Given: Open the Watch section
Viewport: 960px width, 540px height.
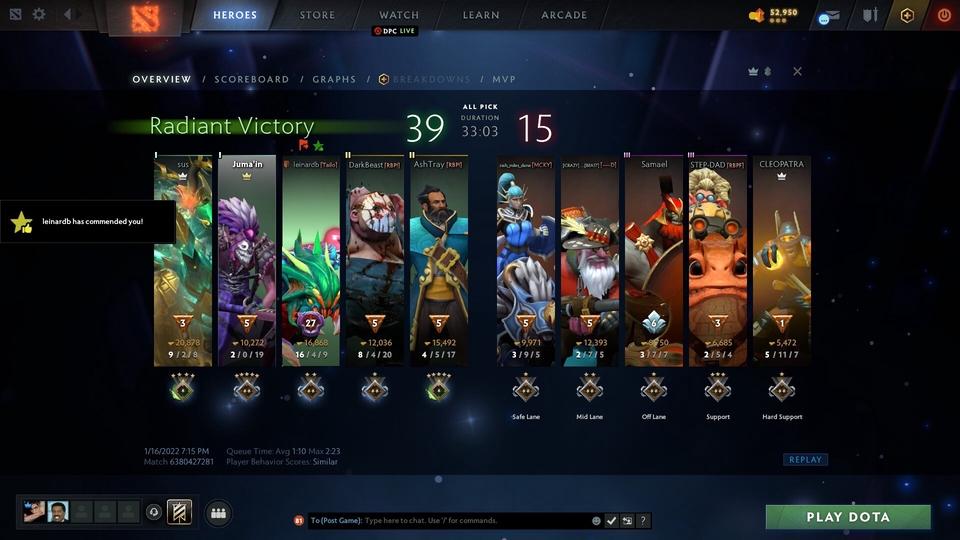Looking at the screenshot, I should coord(399,15).
